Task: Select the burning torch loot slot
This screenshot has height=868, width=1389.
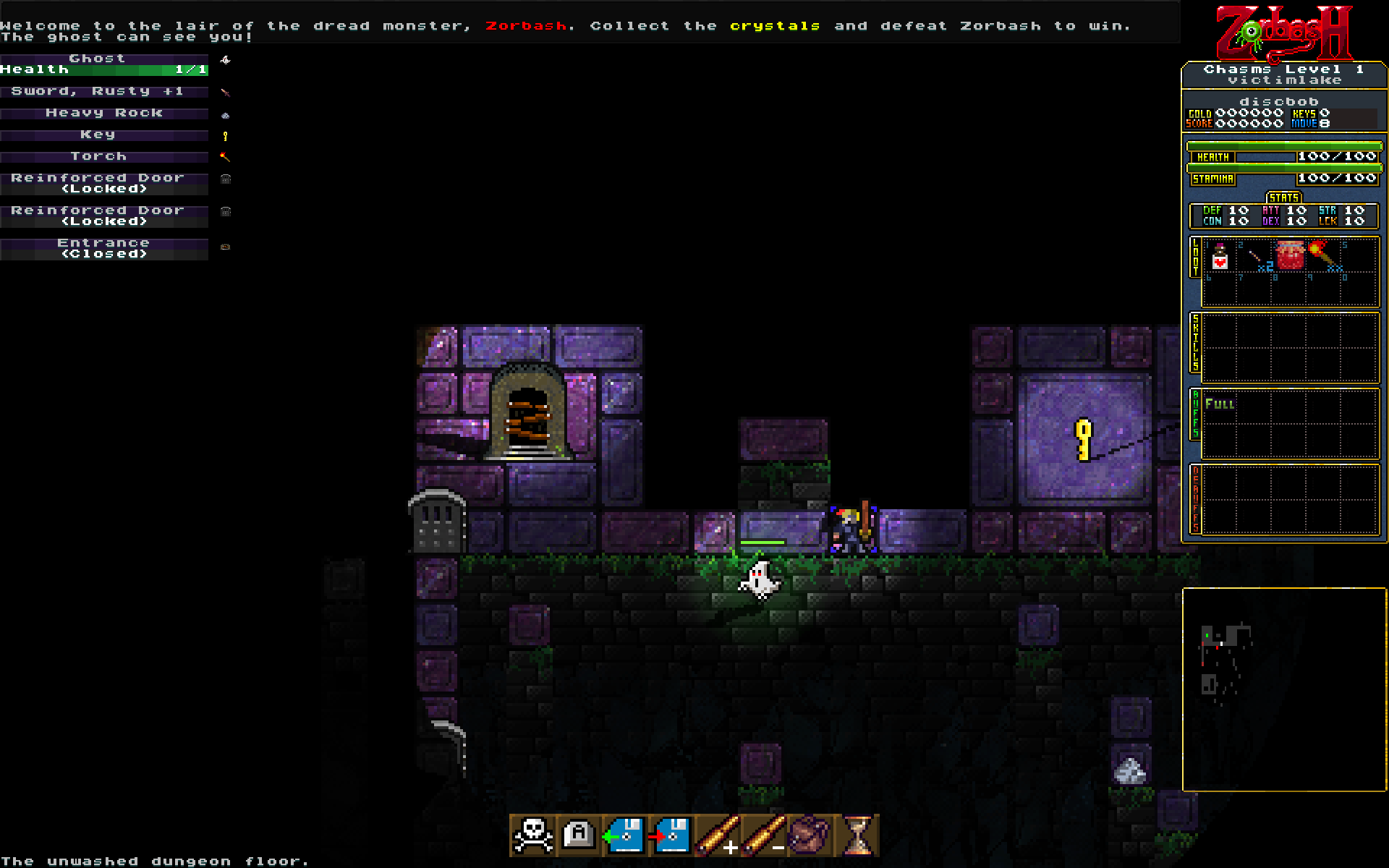Action: coord(1325,256)
